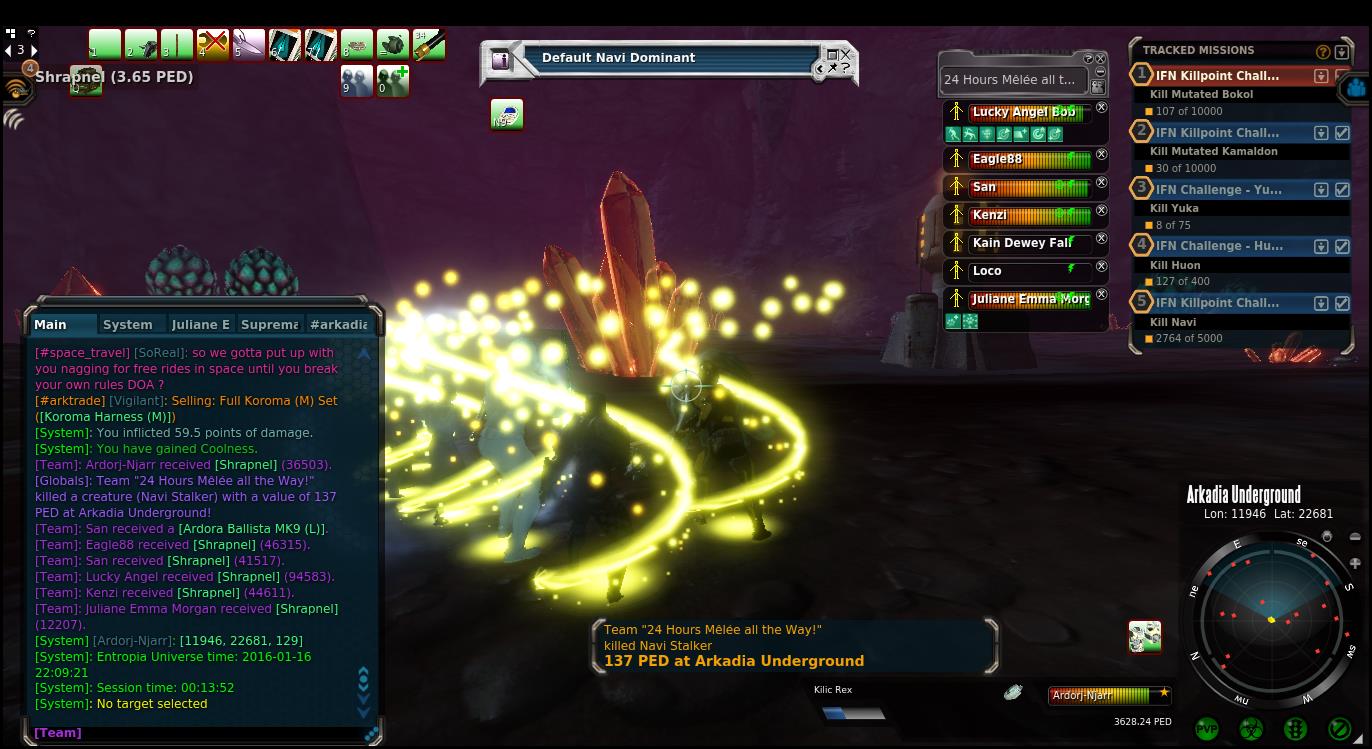This screenshot has width=1372, height=749.
Task: Select the Supreme chat tab
Action: (x=269, y=324)
